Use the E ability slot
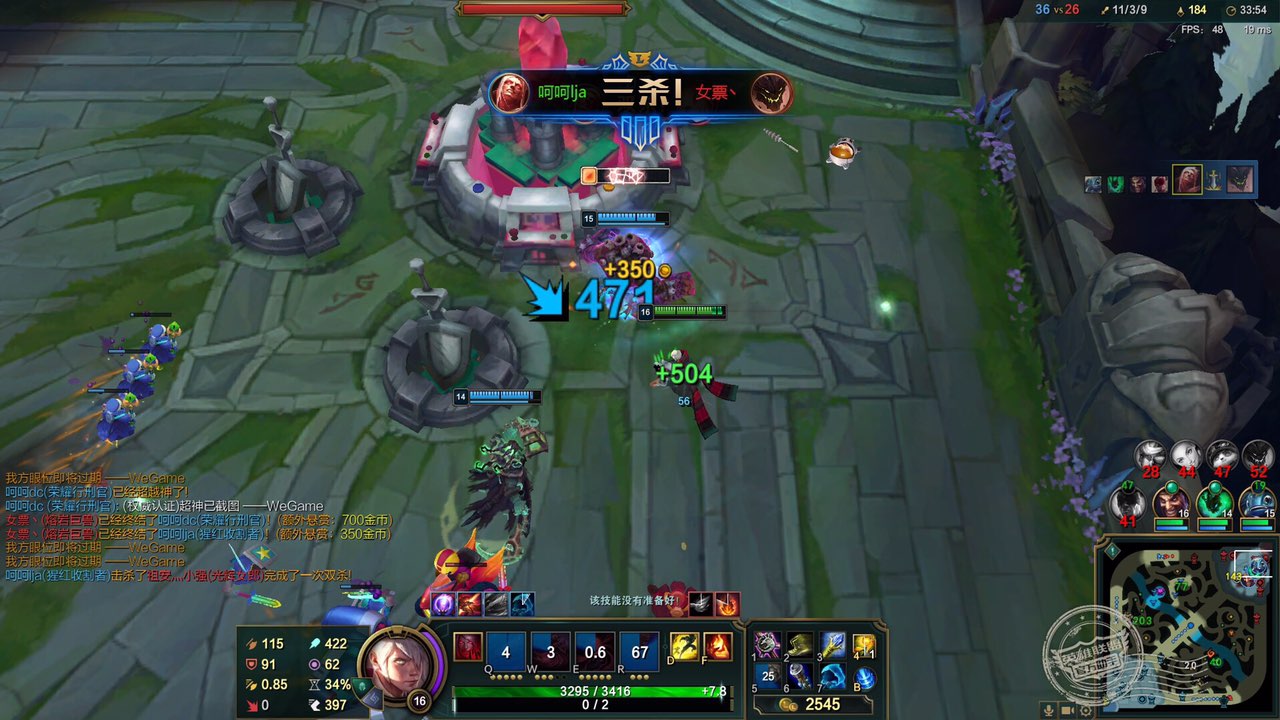 click(595, 649)
